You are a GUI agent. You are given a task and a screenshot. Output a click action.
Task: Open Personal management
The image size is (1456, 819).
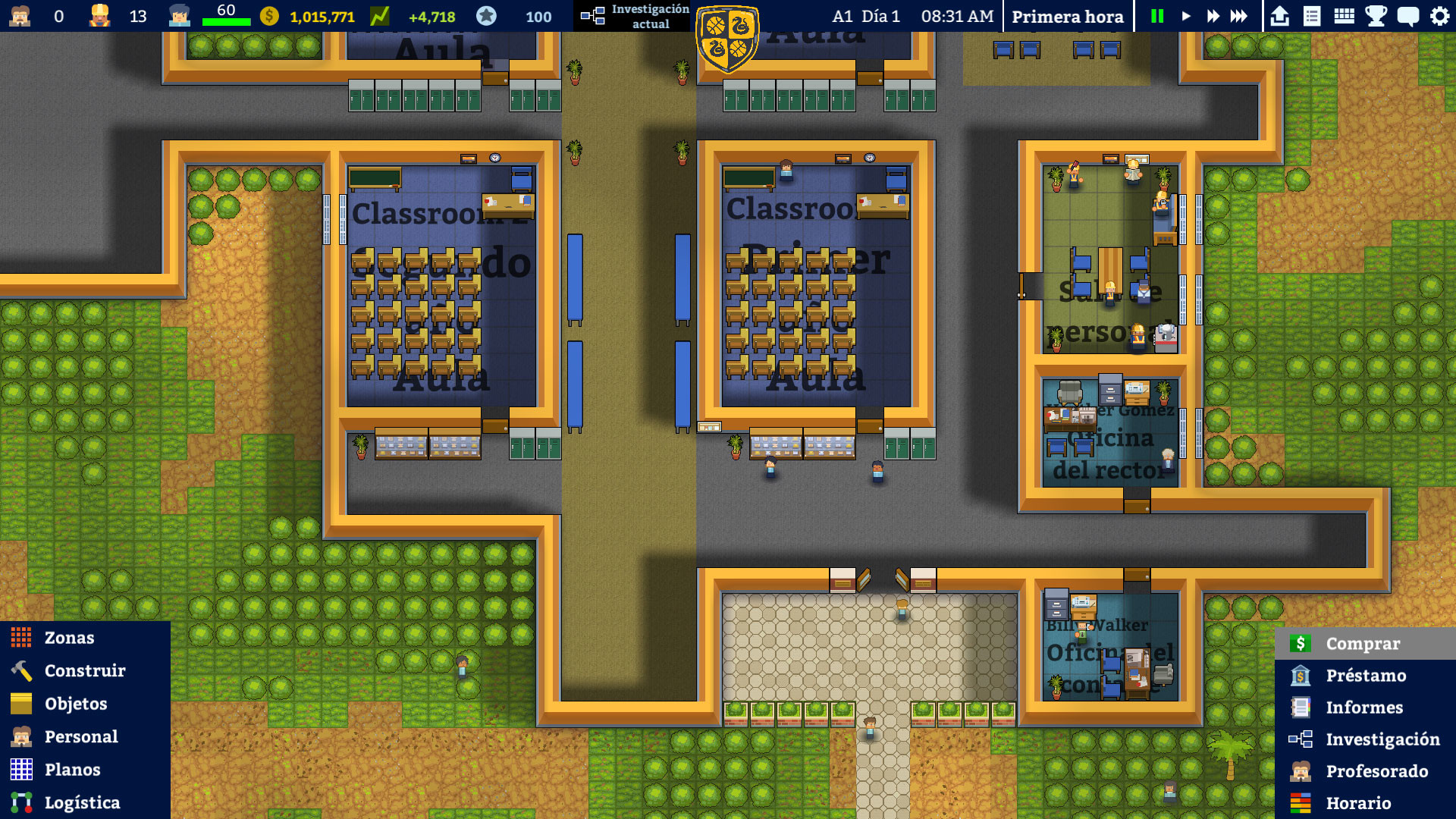coord(81,736)
